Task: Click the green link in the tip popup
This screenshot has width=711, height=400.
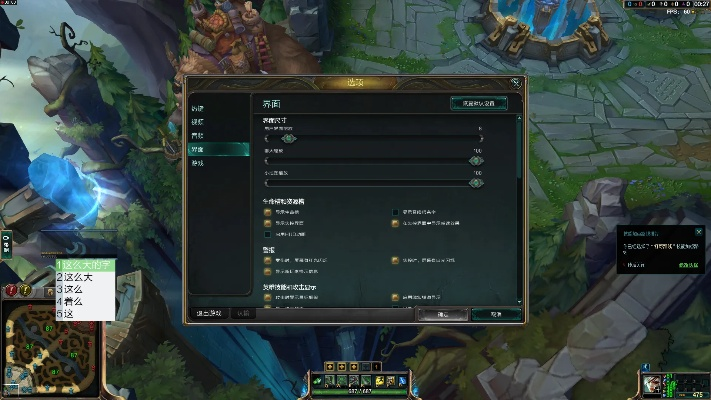Action: 688,265
